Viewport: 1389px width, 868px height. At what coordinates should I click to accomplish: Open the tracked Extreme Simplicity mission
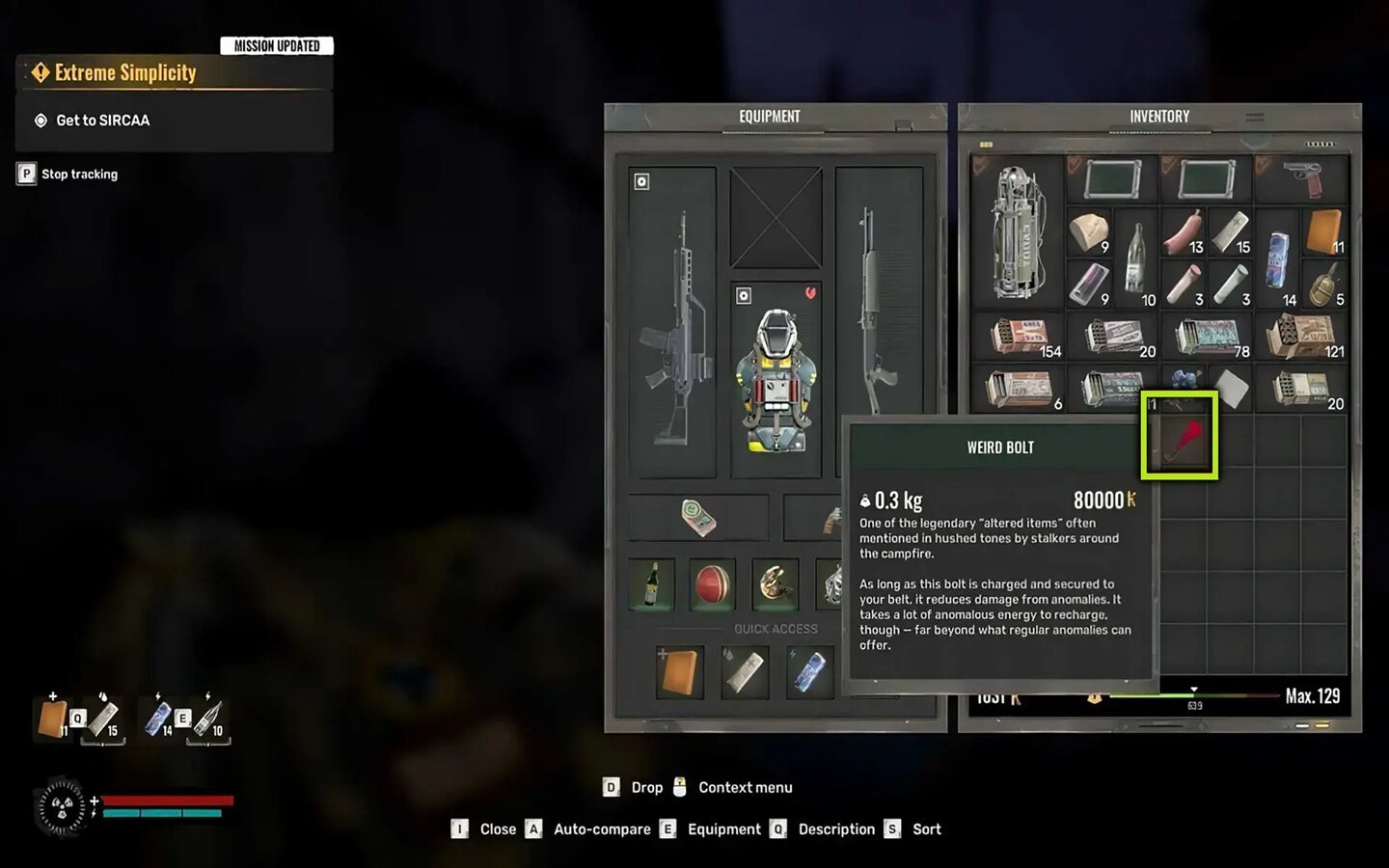(x=125, y=72)
